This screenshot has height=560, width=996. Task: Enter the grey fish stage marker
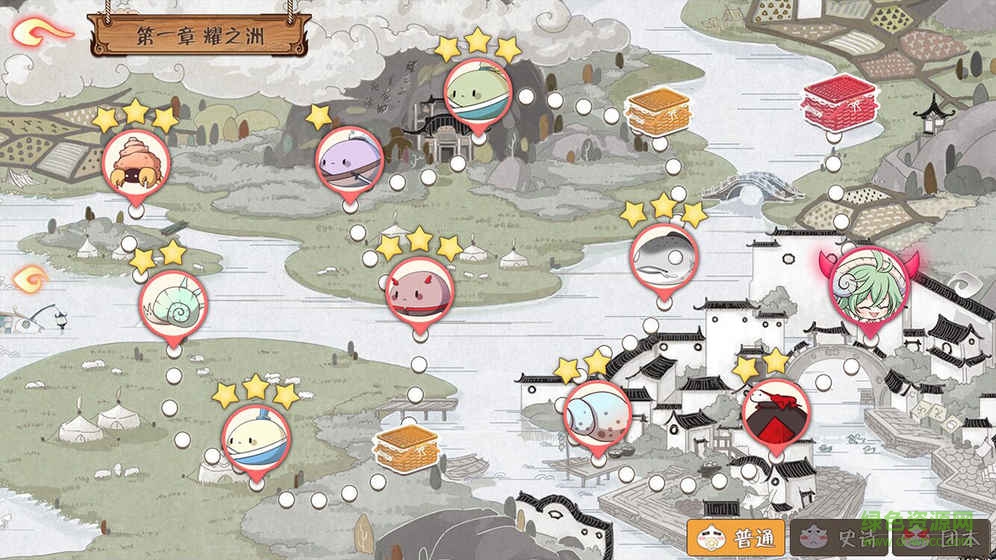663,257
